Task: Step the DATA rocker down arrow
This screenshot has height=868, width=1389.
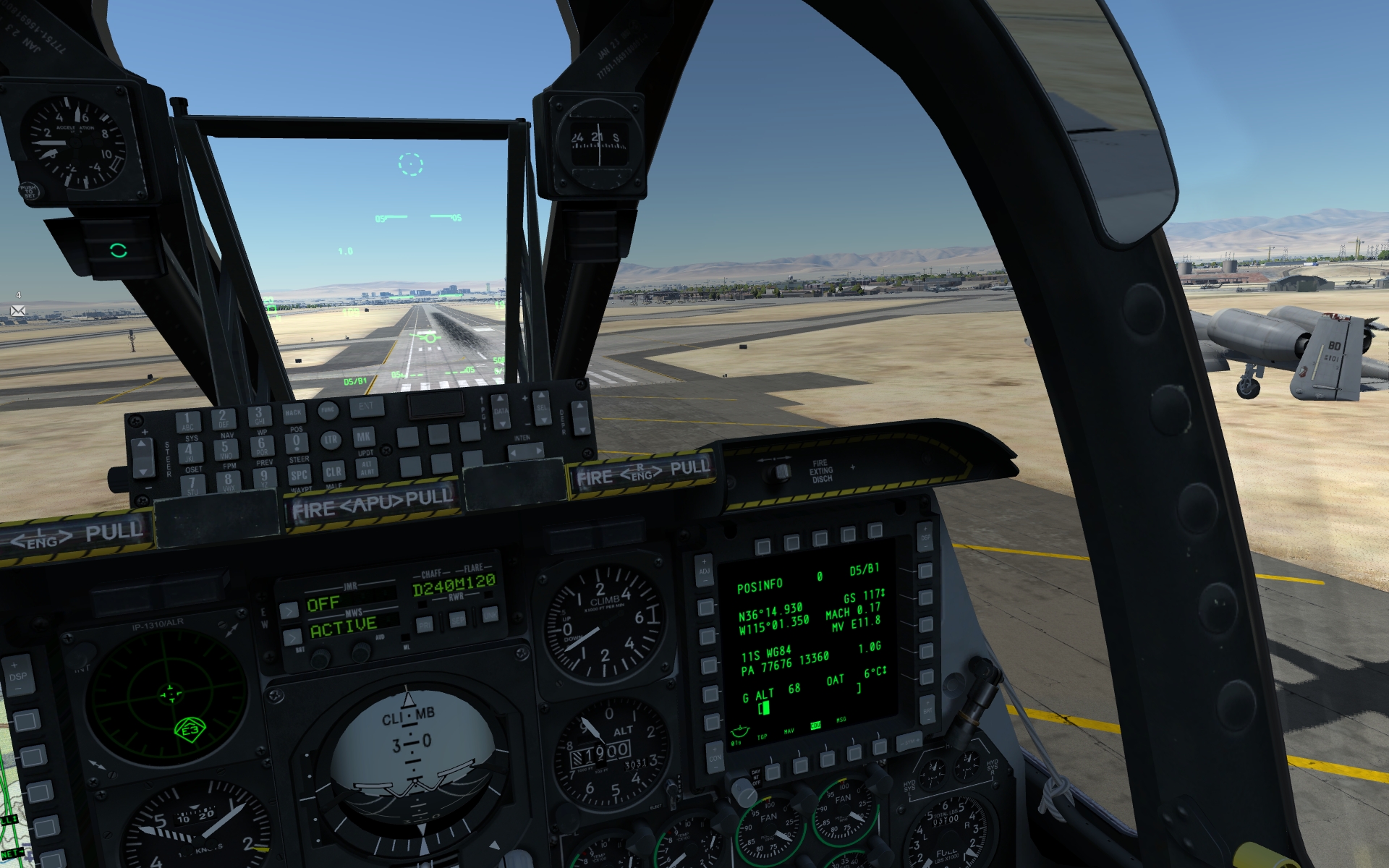Action: [503, 425]
